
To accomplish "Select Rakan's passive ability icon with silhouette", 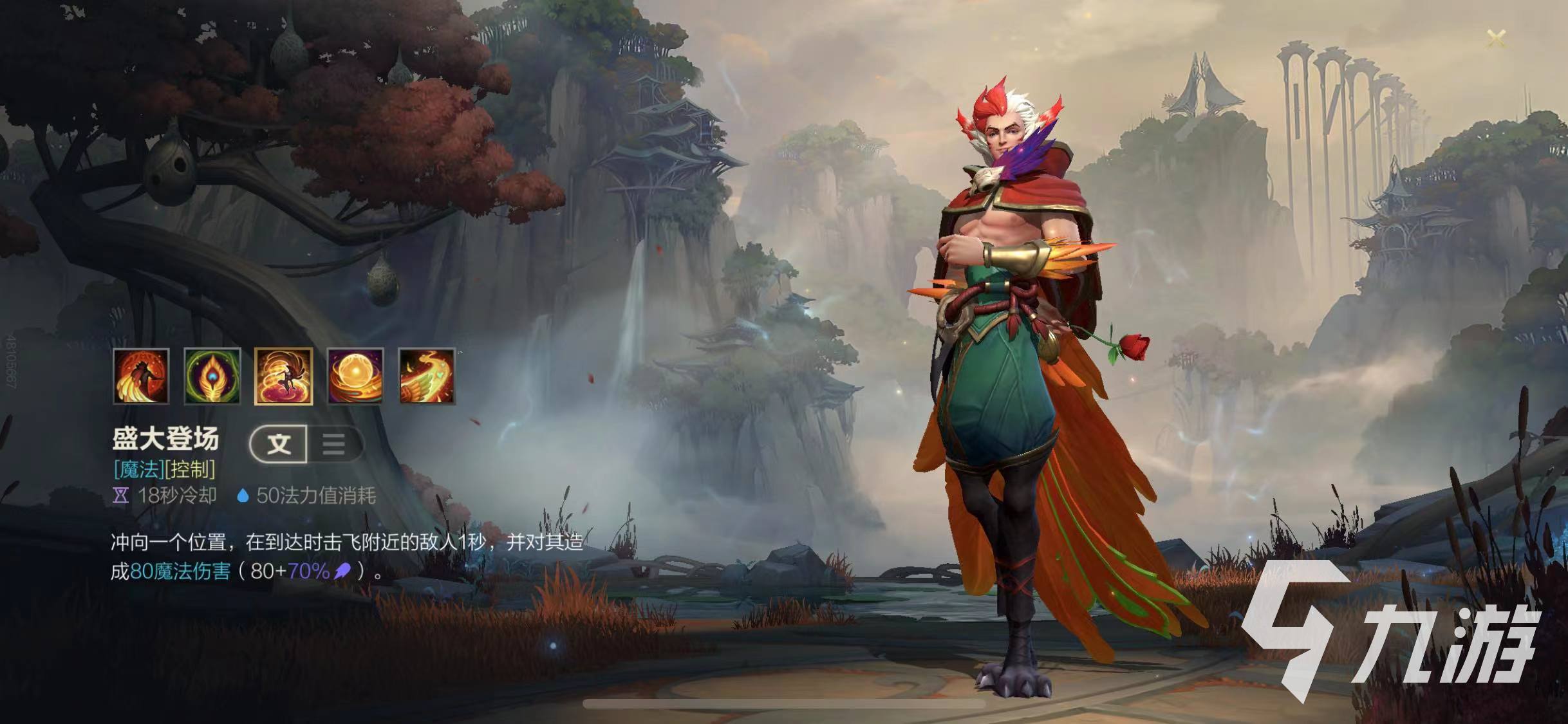I will pyautogui.click(x=141, y=376).
